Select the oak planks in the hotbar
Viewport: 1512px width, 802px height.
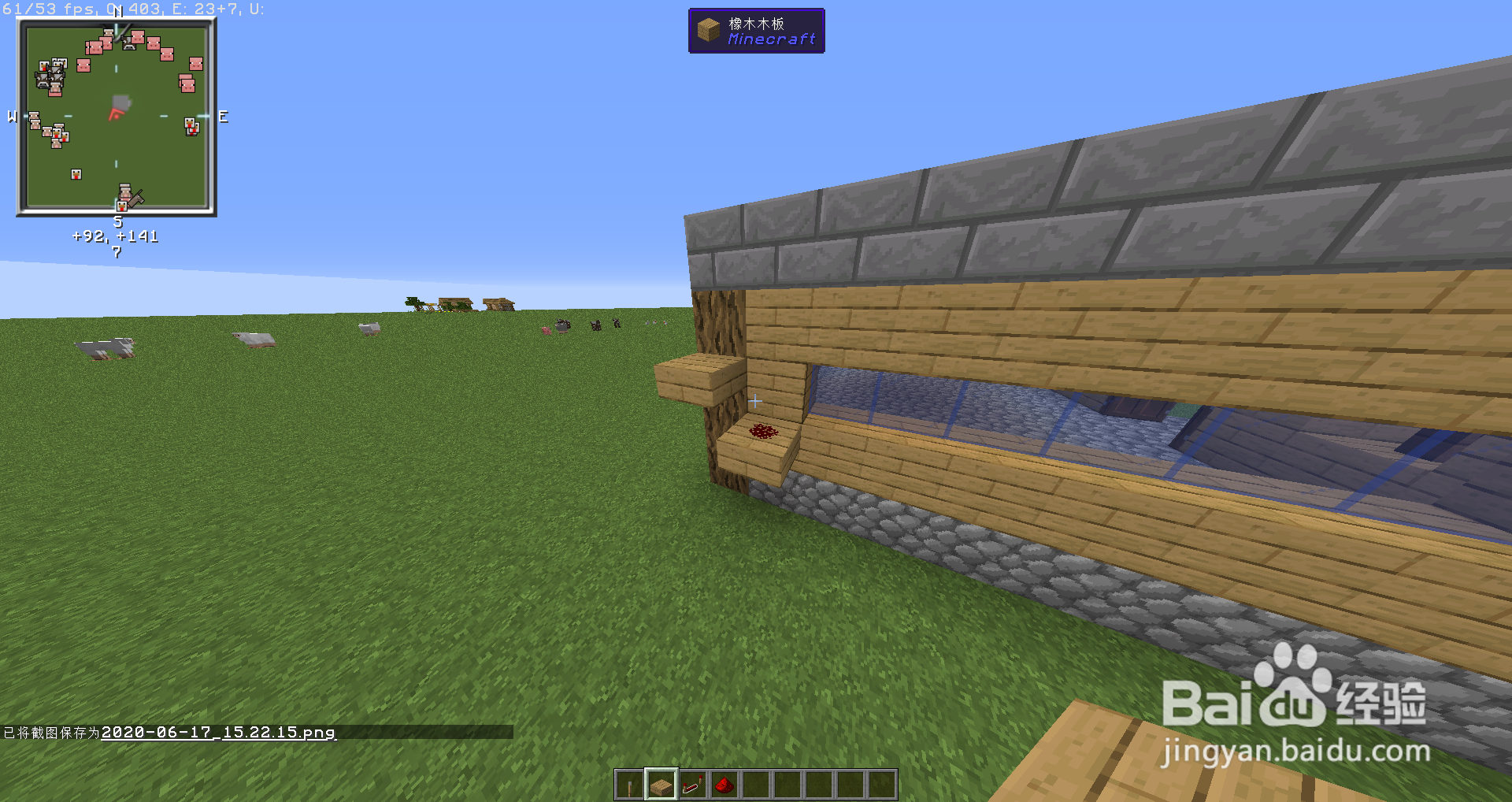(661, 785)
